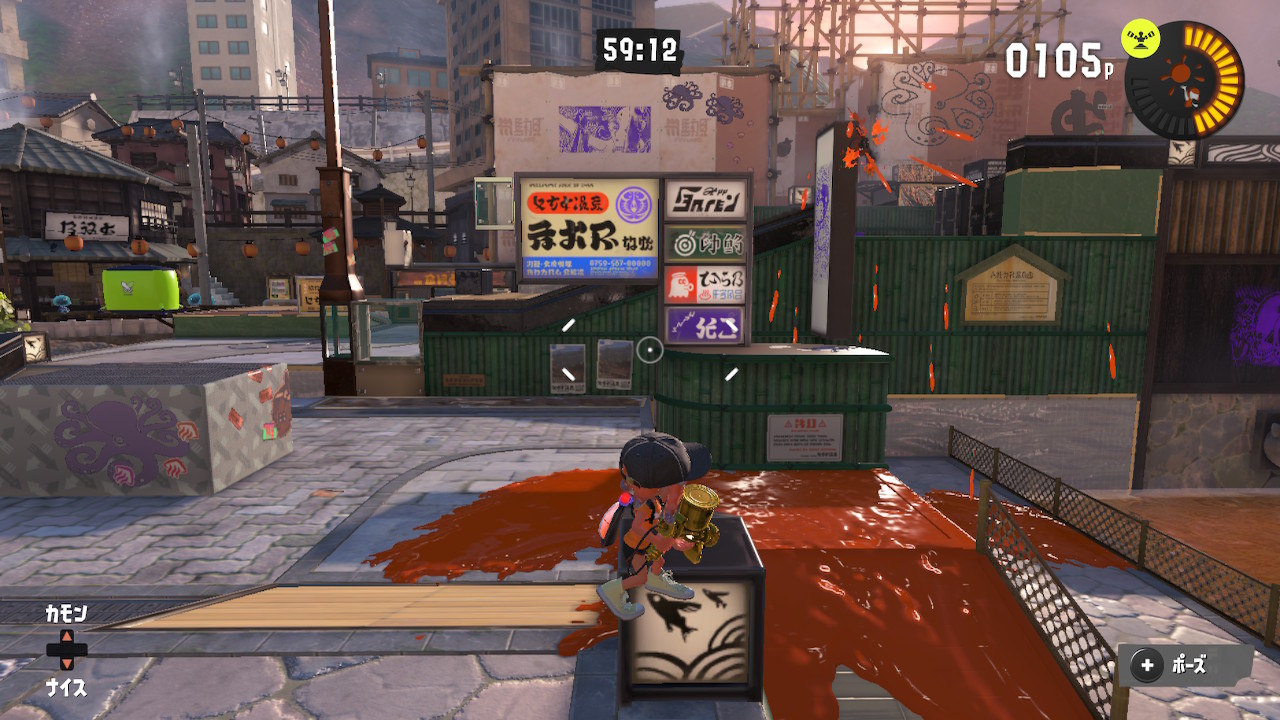1280x720 pixels.
Task: Select the special weapon gauge dial
Action: coord(1186,79)
